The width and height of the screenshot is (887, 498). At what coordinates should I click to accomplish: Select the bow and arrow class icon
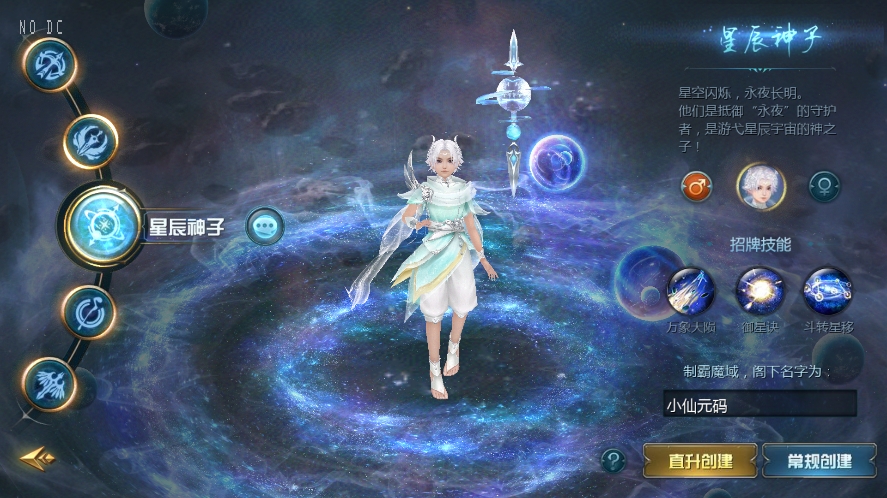click(x=49, y=64)
